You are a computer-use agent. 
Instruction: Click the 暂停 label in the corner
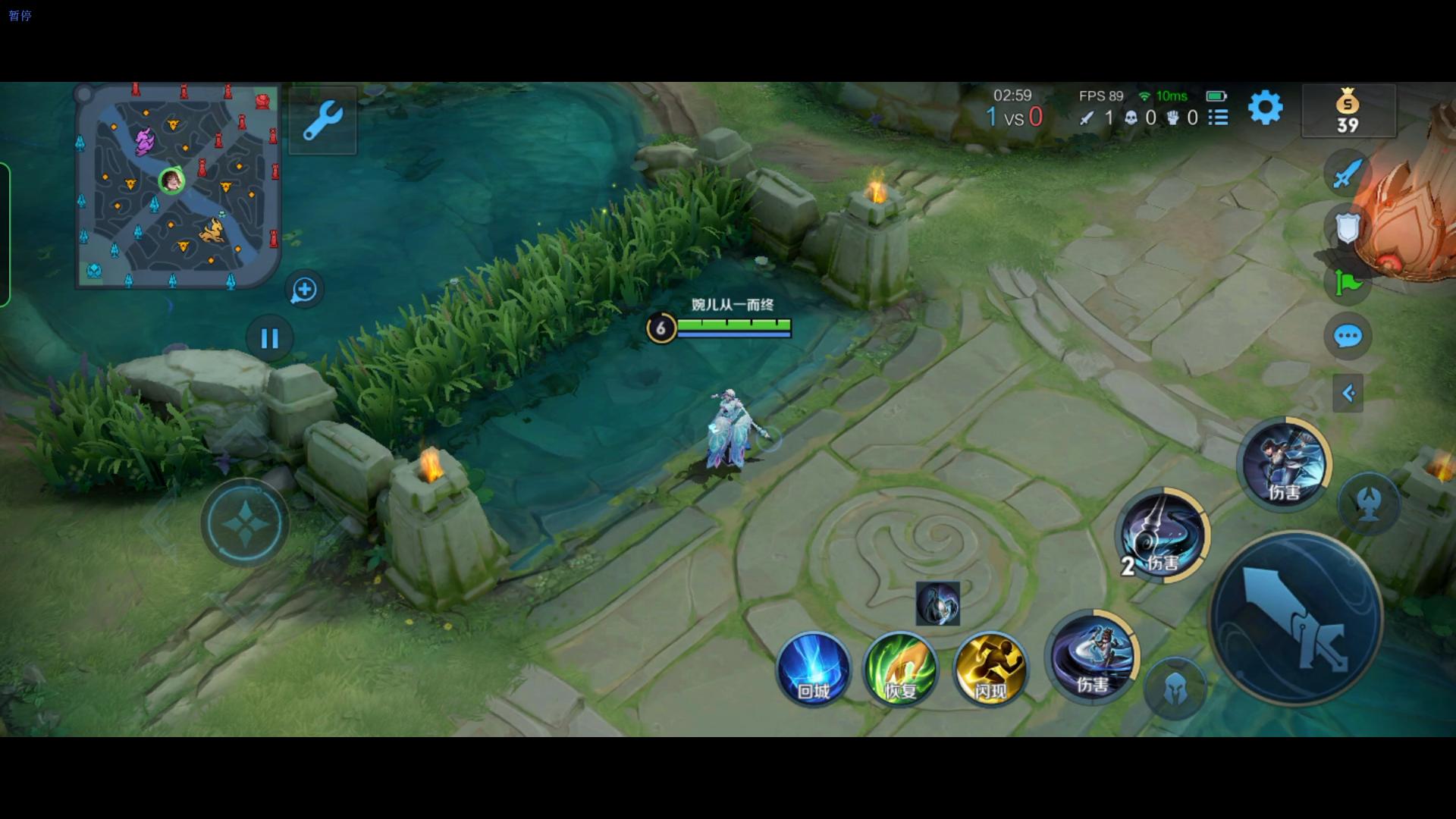point(20,16)
